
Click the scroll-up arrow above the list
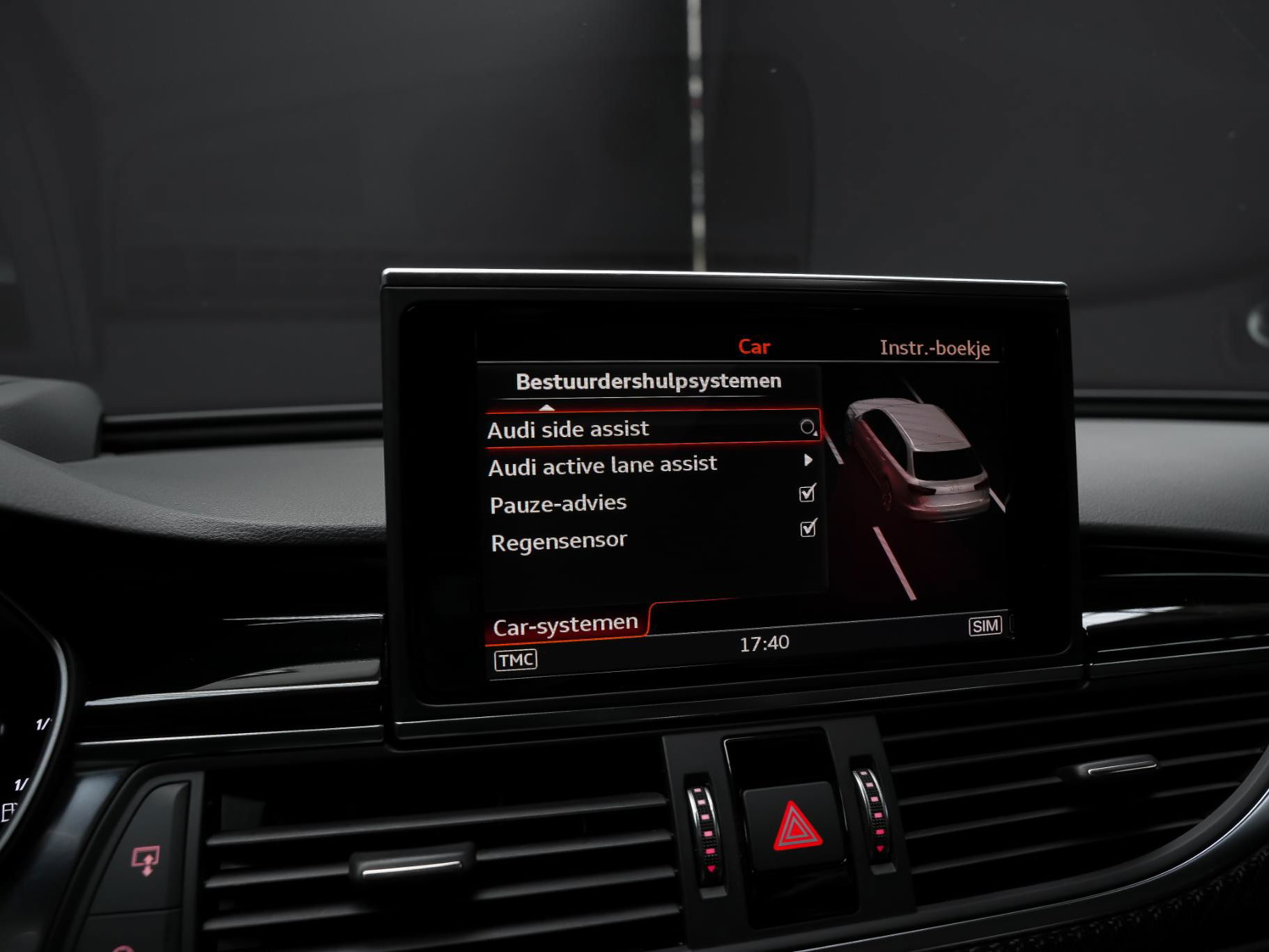(546, 408)
